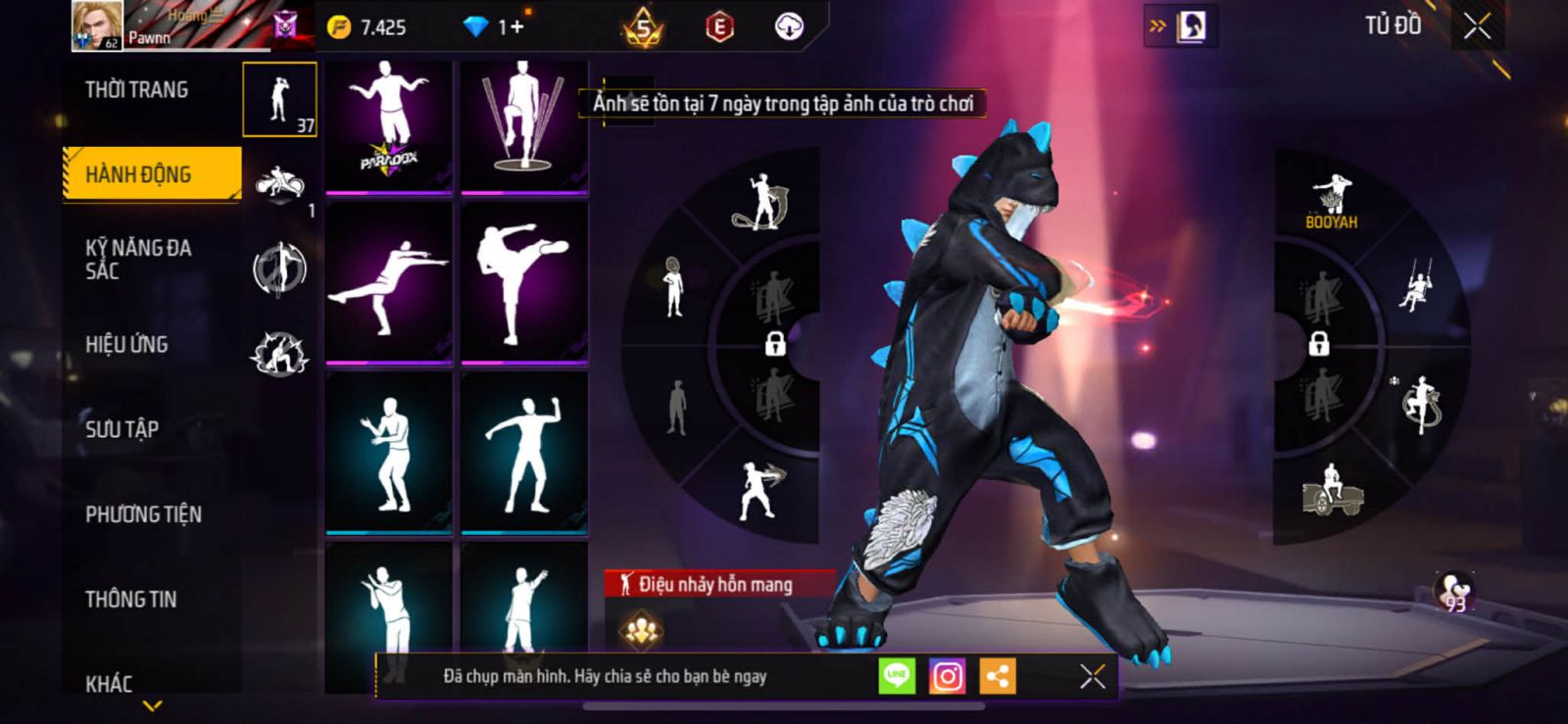
Task: Show the THÔNG TIN section
Action: 130,600
